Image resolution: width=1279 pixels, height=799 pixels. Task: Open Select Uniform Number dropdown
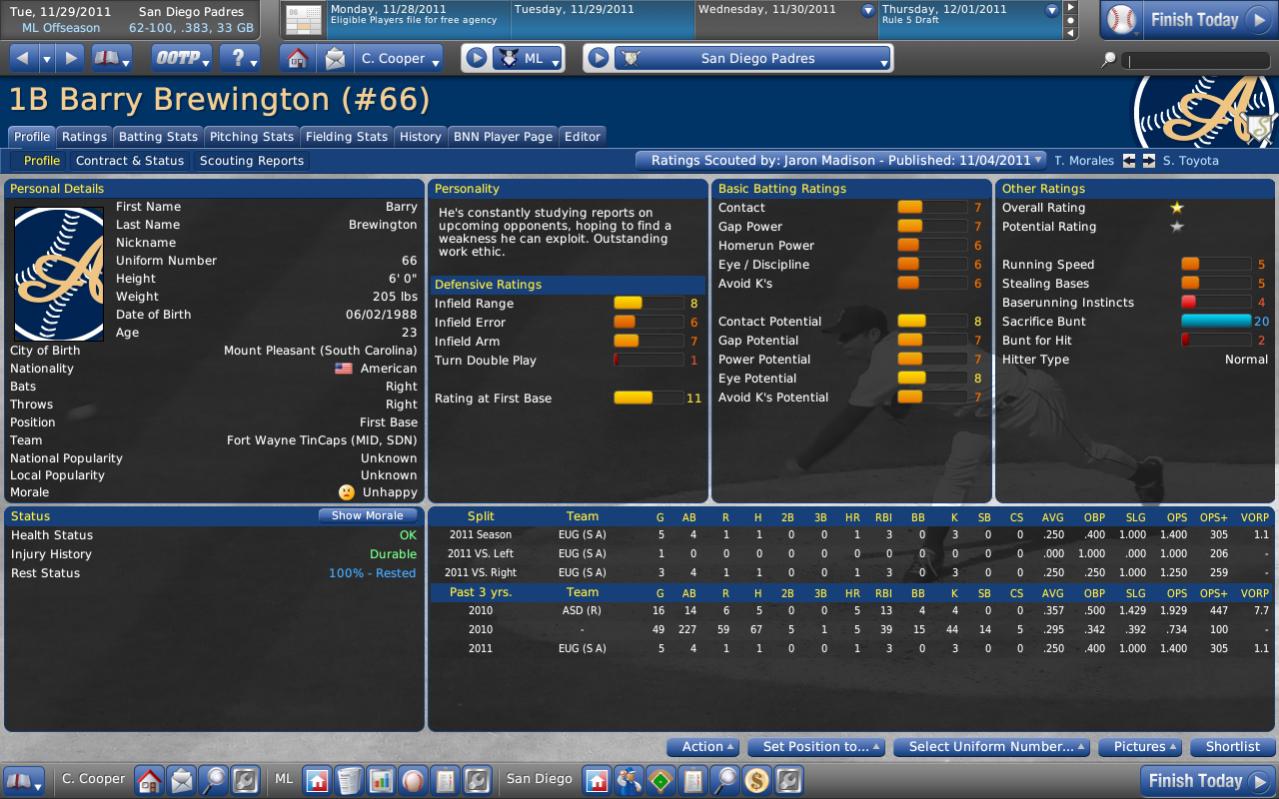(x=992, y=747)
